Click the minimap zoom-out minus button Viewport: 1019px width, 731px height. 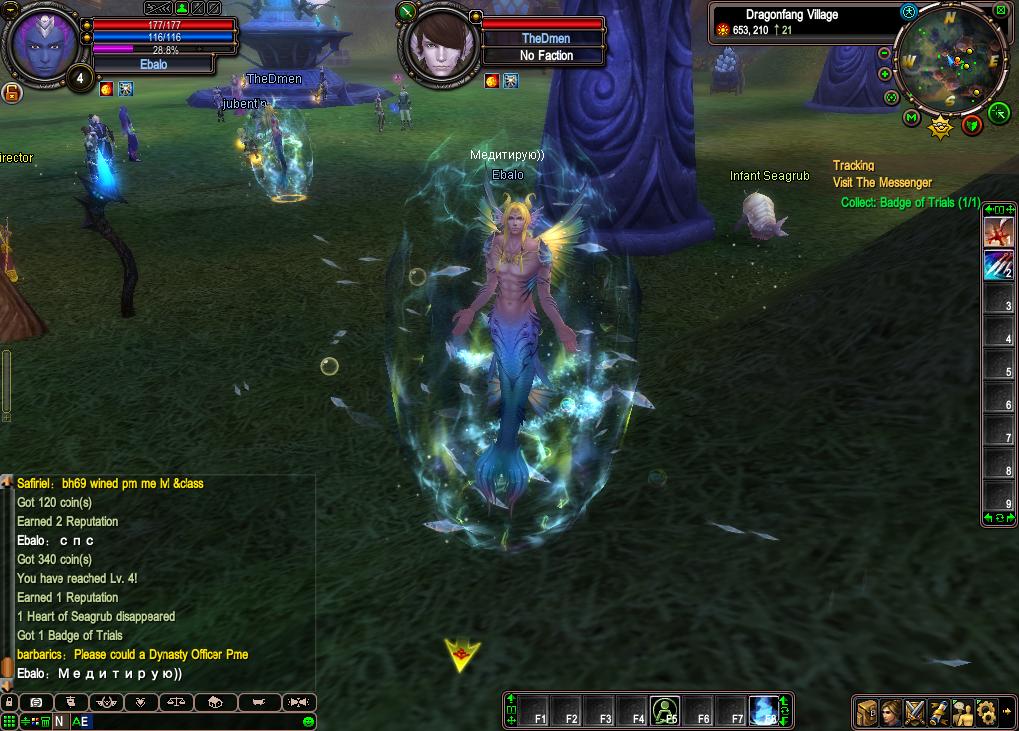pyautogui.click(x=885, y=53)
